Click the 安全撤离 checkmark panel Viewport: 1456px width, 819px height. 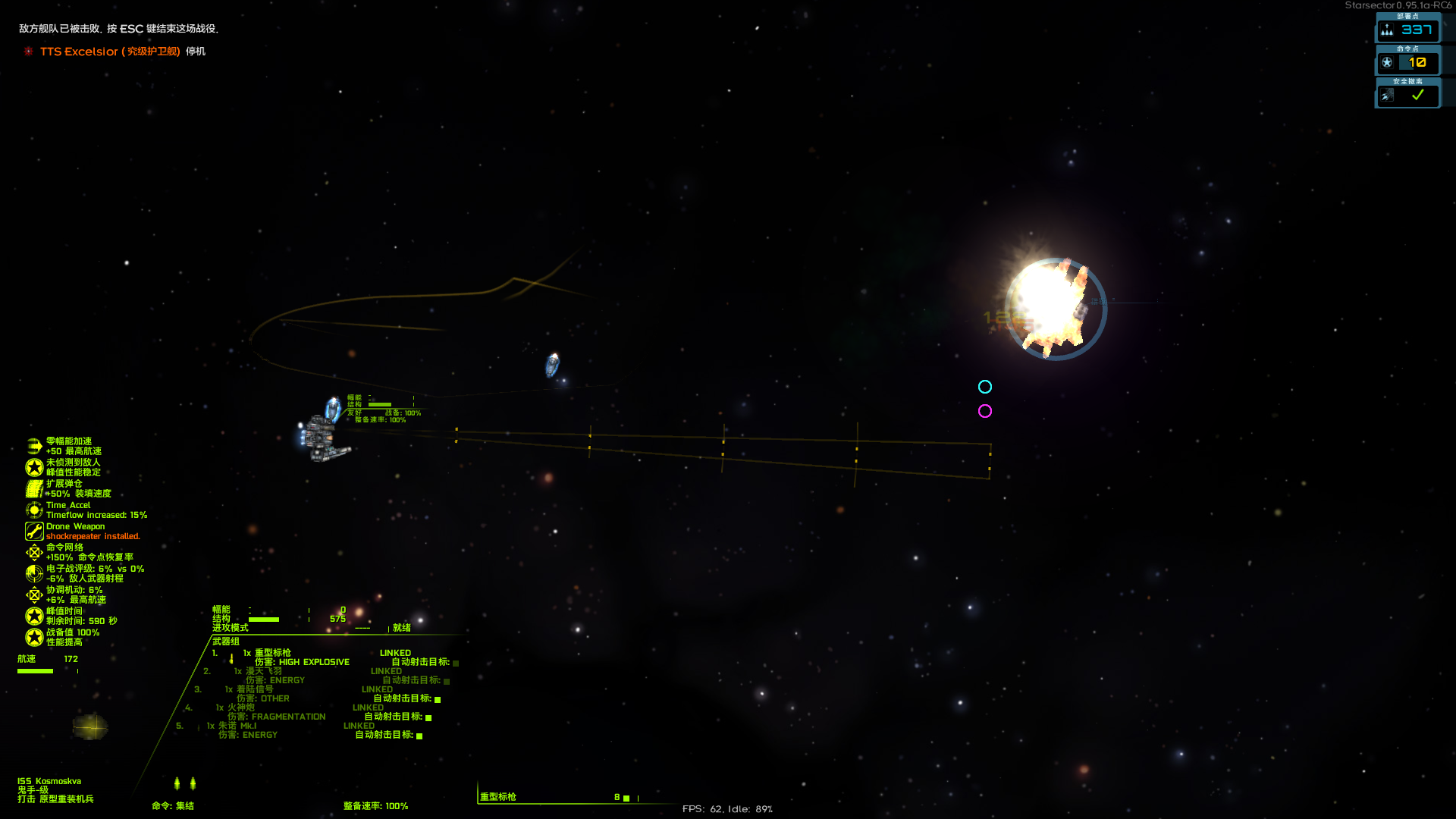point(1407,95)
